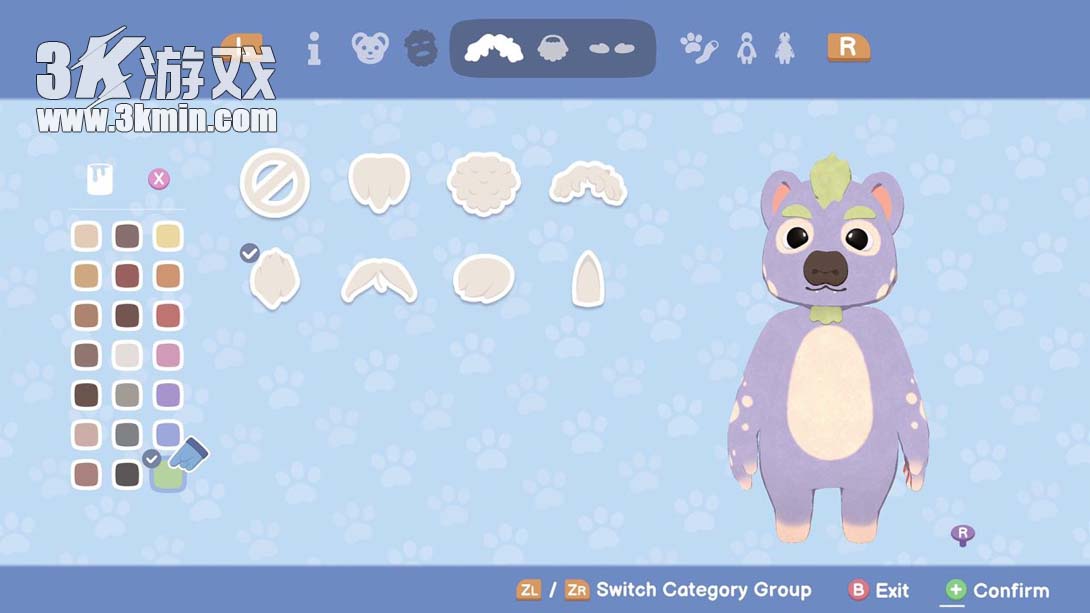The height and width of the screenshot is (613, 1090).
Task: Switch to the beard category tab
Action: 553,48
